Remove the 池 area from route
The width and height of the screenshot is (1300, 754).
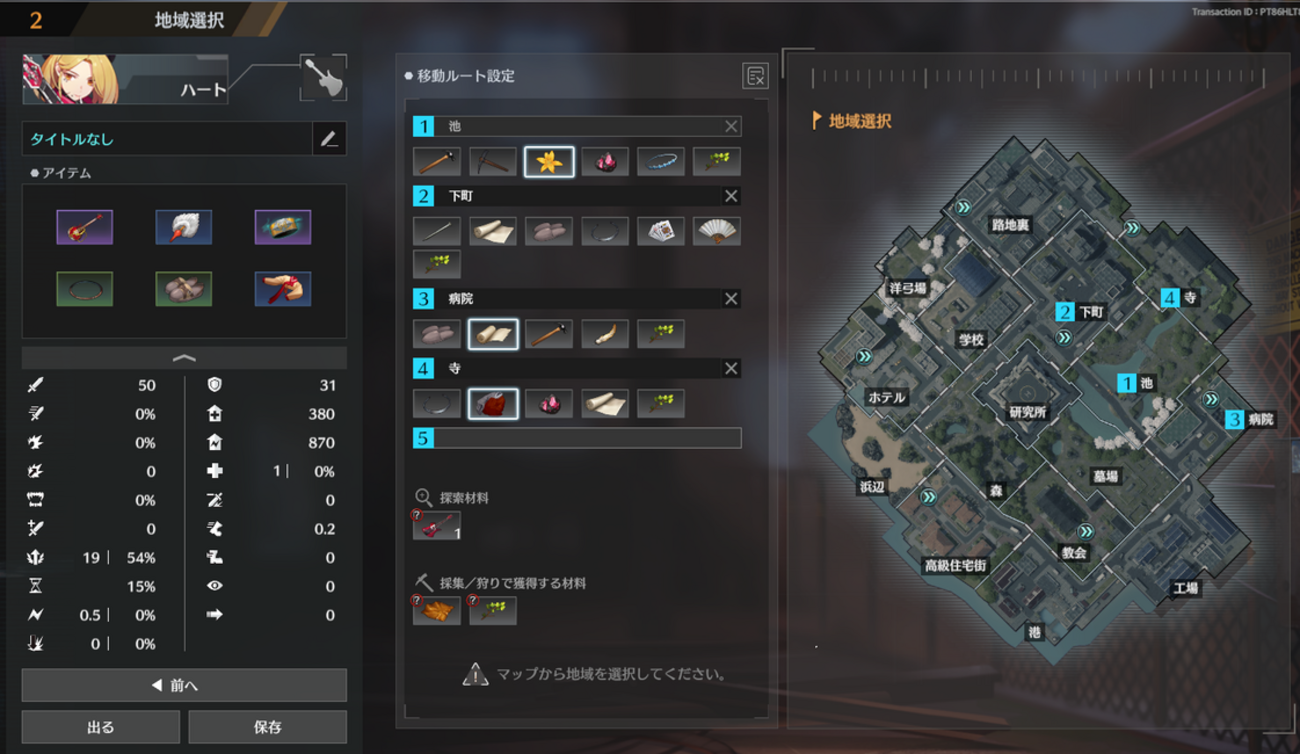pyautogui.click(x=731, y=126)
